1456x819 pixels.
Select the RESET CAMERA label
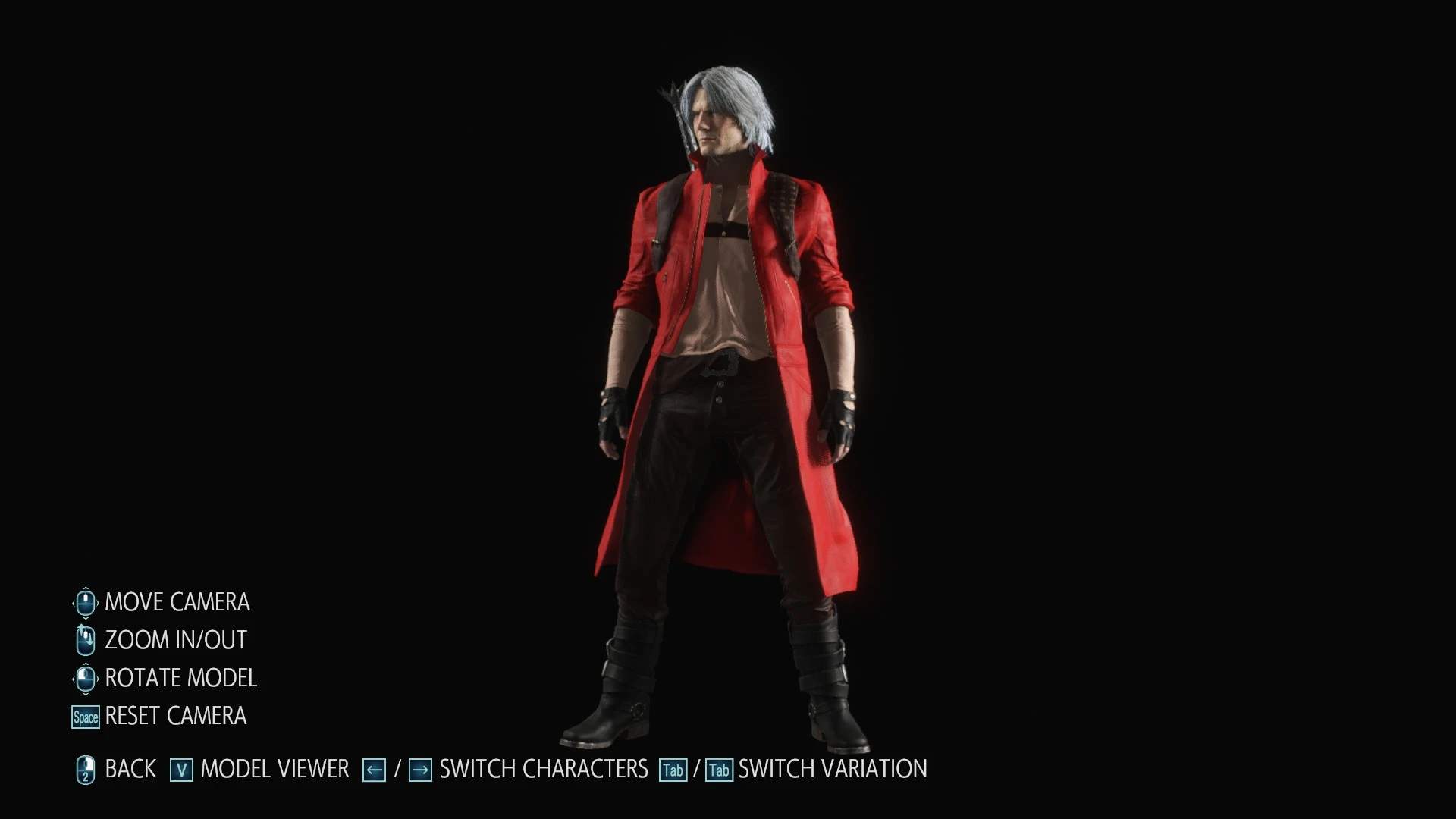[175, 716]
